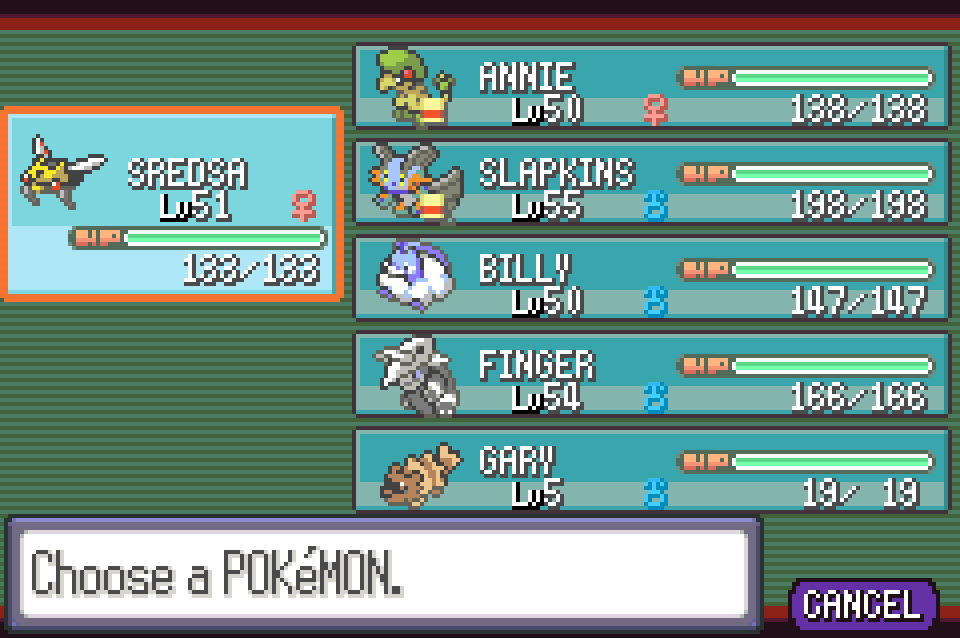Image resolution: width=960 pixels, height=638 pixels.
Task: Choose ANNIE from the party list
Action: click(x=651, y=87)
